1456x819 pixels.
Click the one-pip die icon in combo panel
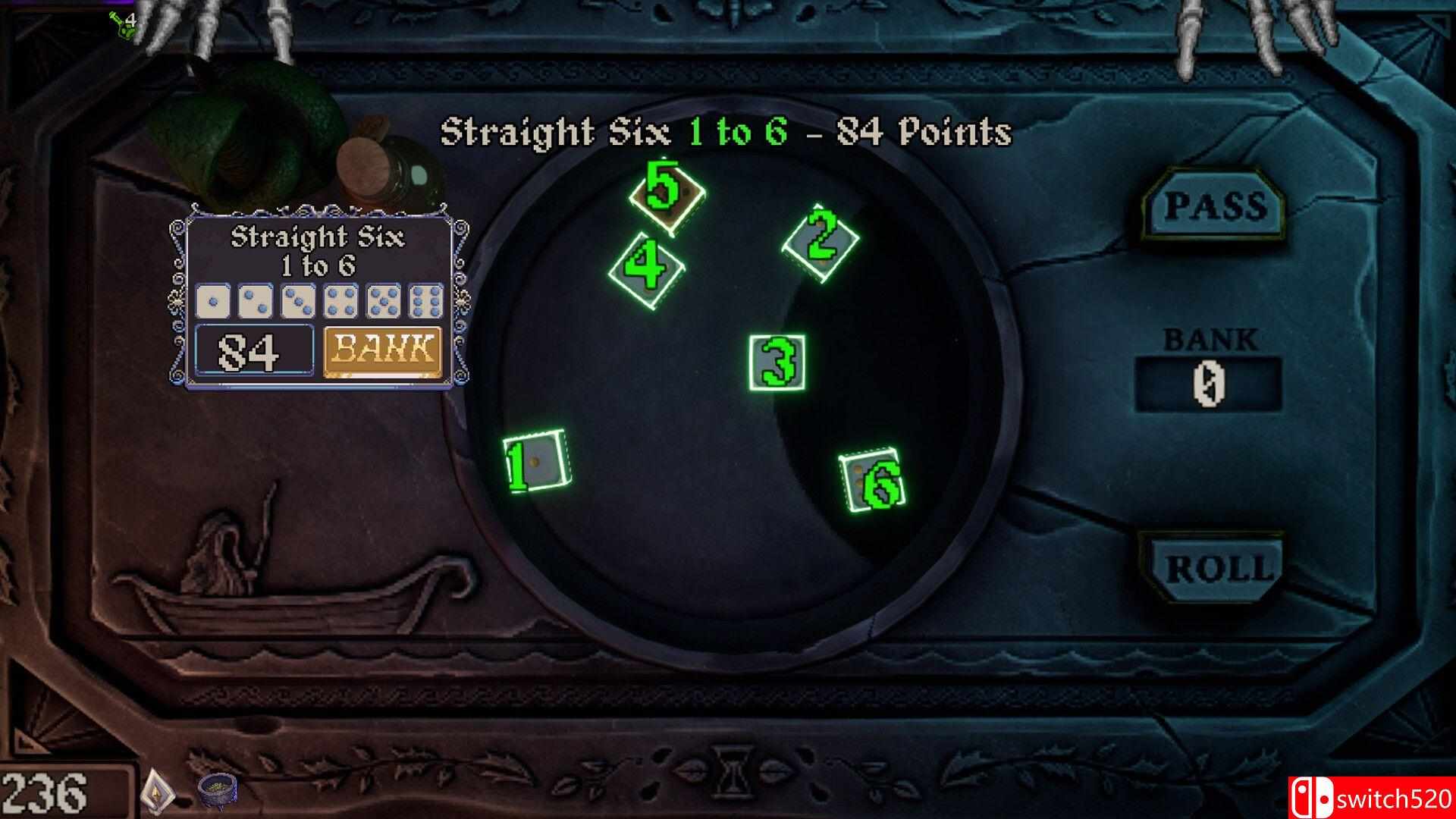pos(212,301)
